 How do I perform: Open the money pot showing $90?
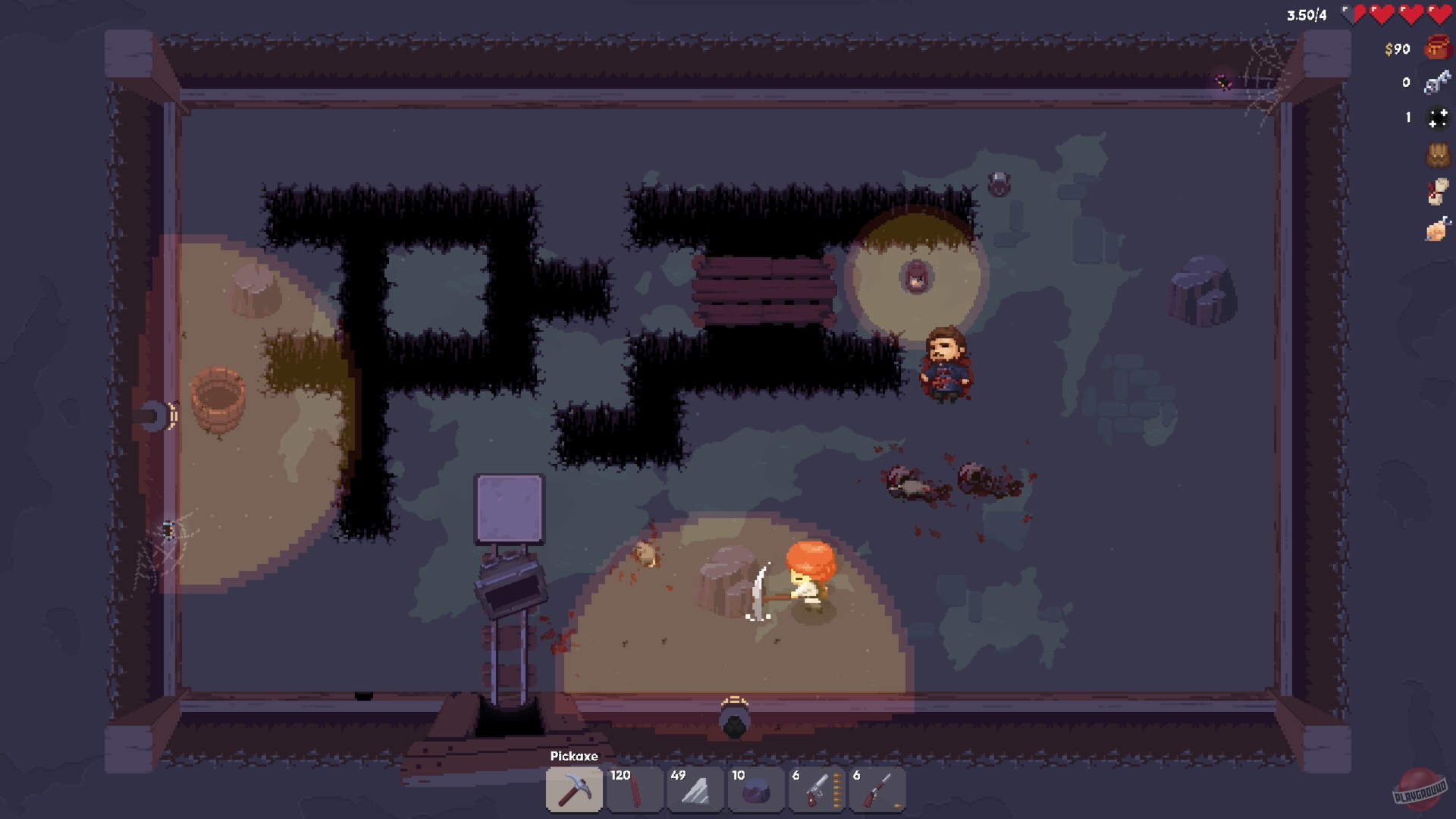1438,48
